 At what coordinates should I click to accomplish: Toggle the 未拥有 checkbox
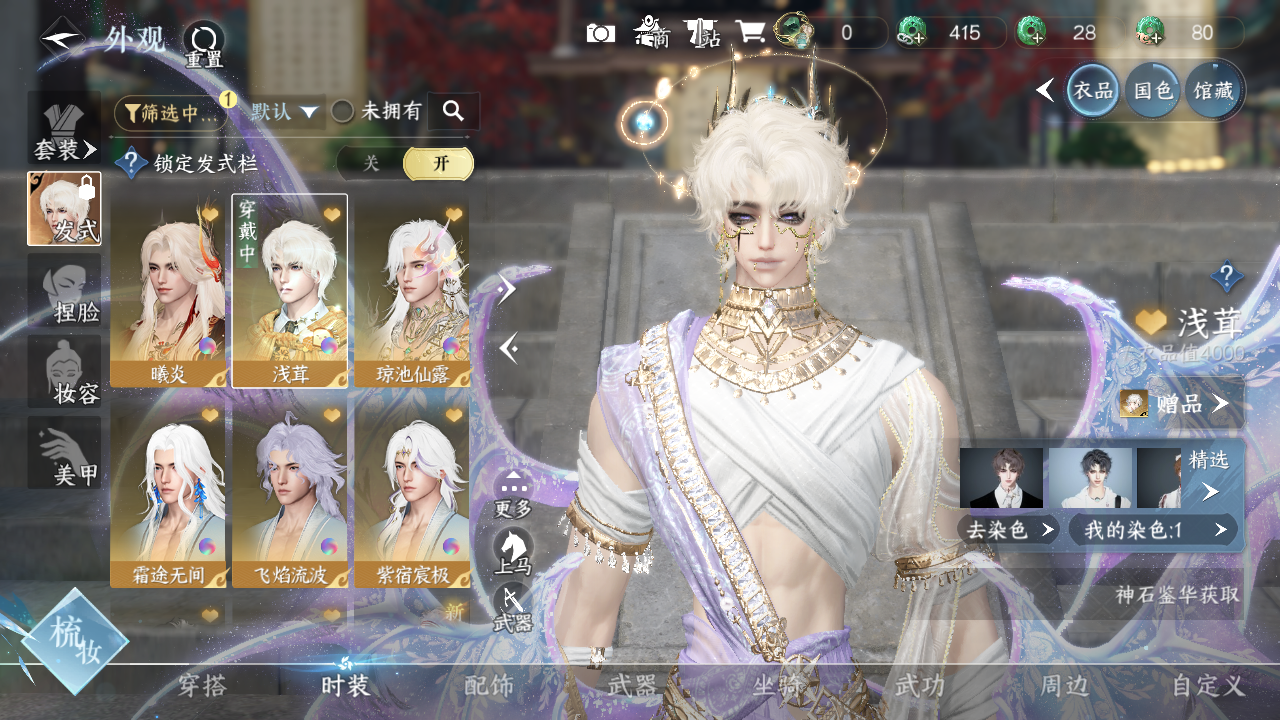click(x=343, y=112)
